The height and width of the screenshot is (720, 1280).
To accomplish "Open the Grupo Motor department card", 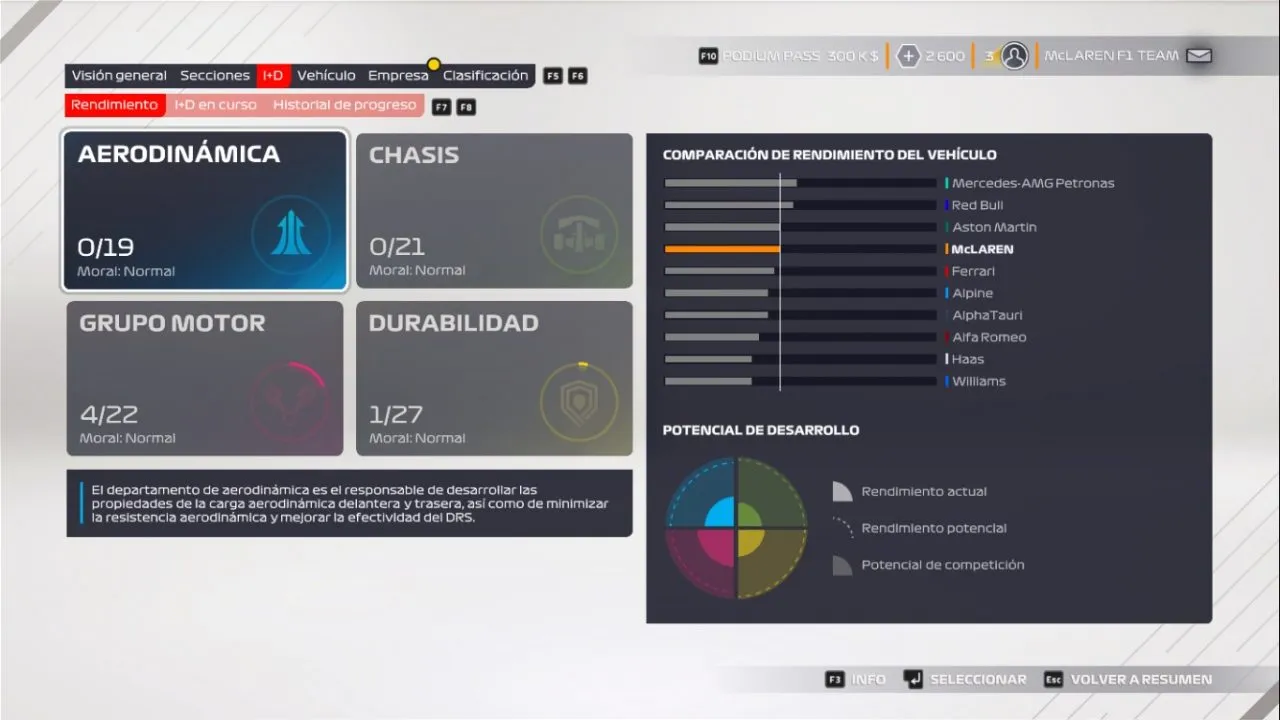I will pyautogui.click(x=205, y=379).
